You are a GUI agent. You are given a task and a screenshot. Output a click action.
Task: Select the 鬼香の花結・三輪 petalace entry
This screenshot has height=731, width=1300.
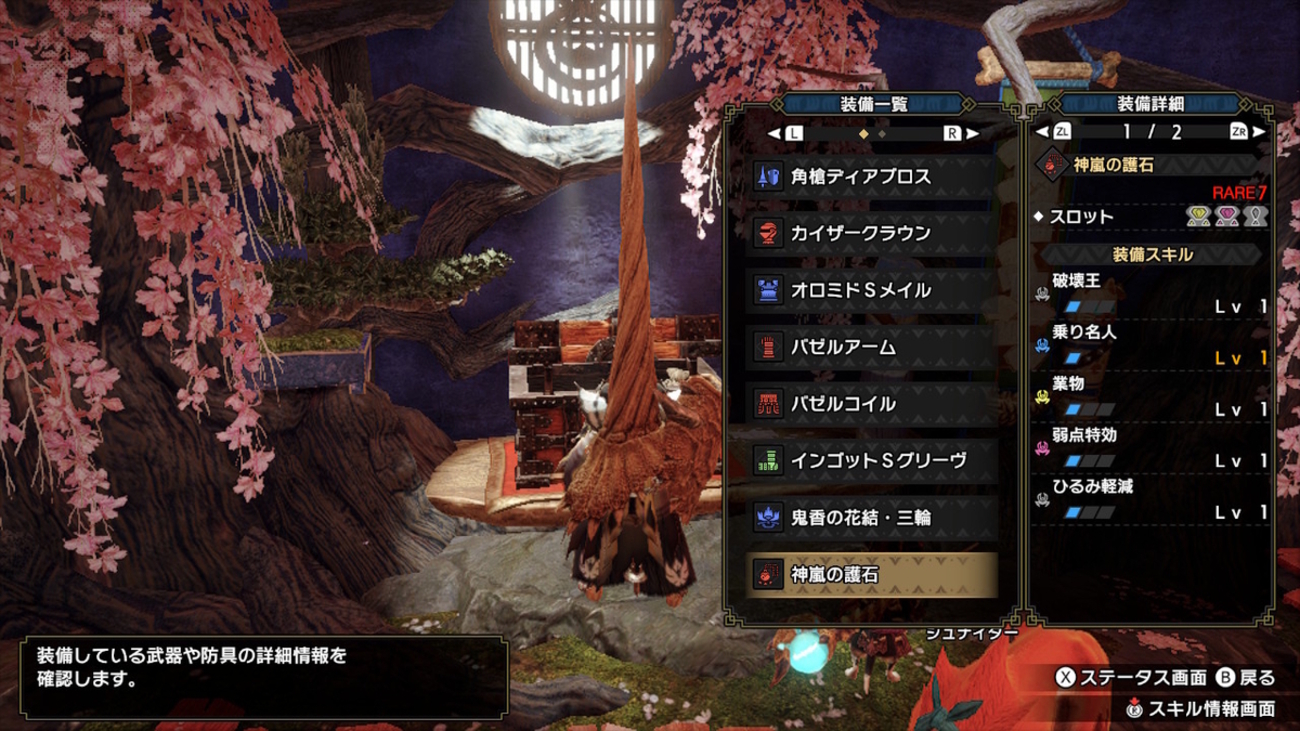click(871, 518)
